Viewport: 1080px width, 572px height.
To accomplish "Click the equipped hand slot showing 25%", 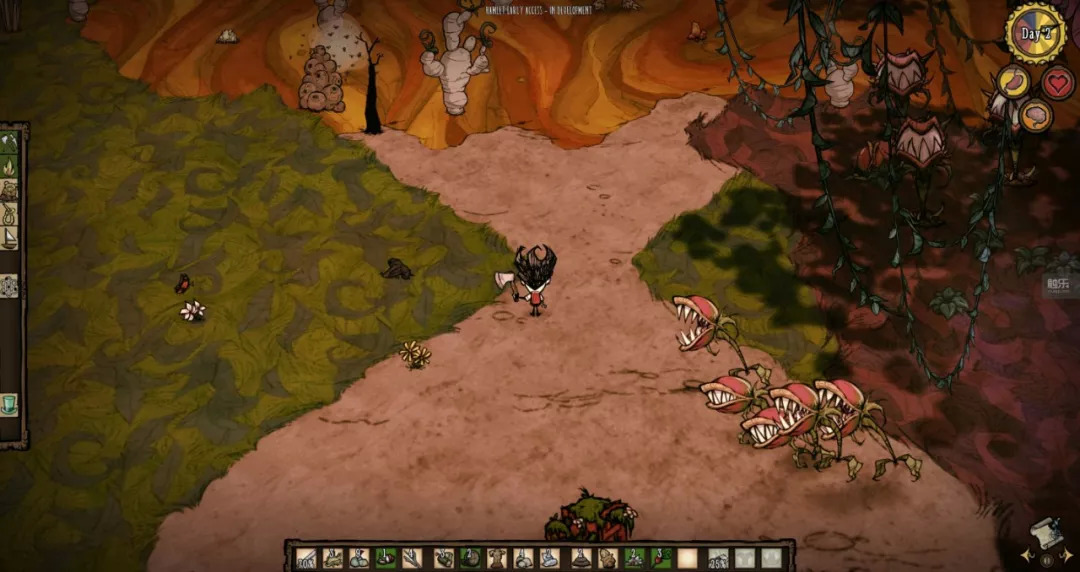I will (718, 558).
